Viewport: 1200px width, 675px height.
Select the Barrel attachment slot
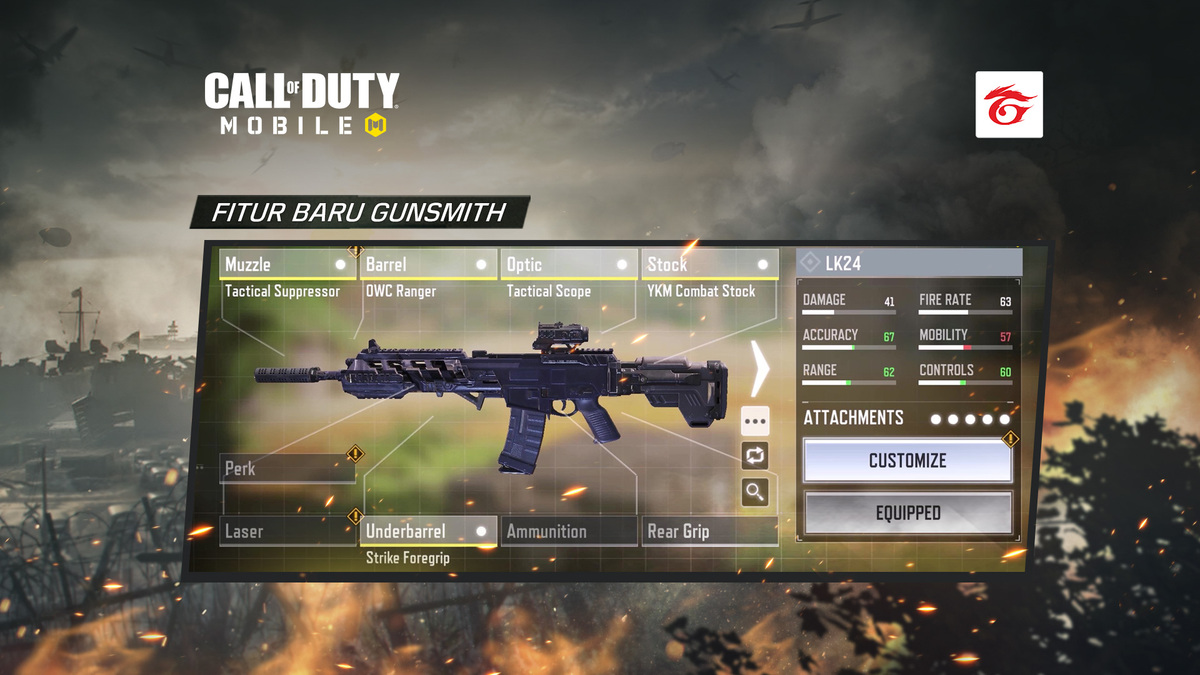pyautogui.click(x=428, y=265)
